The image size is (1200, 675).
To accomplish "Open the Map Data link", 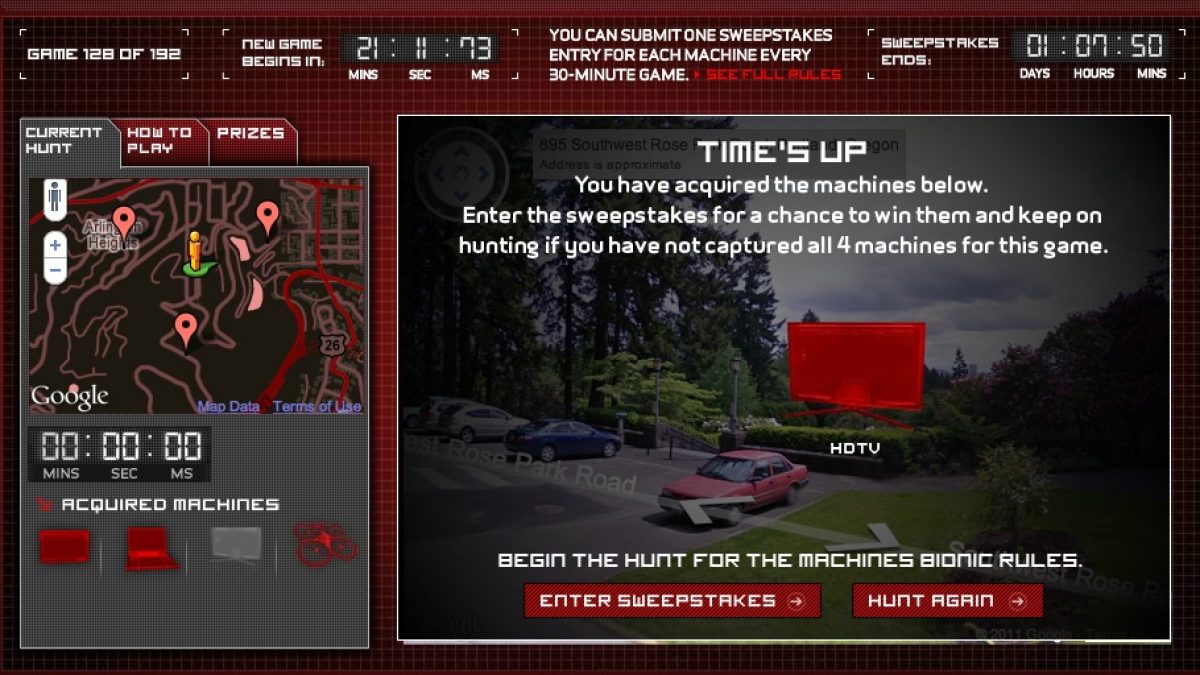I will coord(228,406).
